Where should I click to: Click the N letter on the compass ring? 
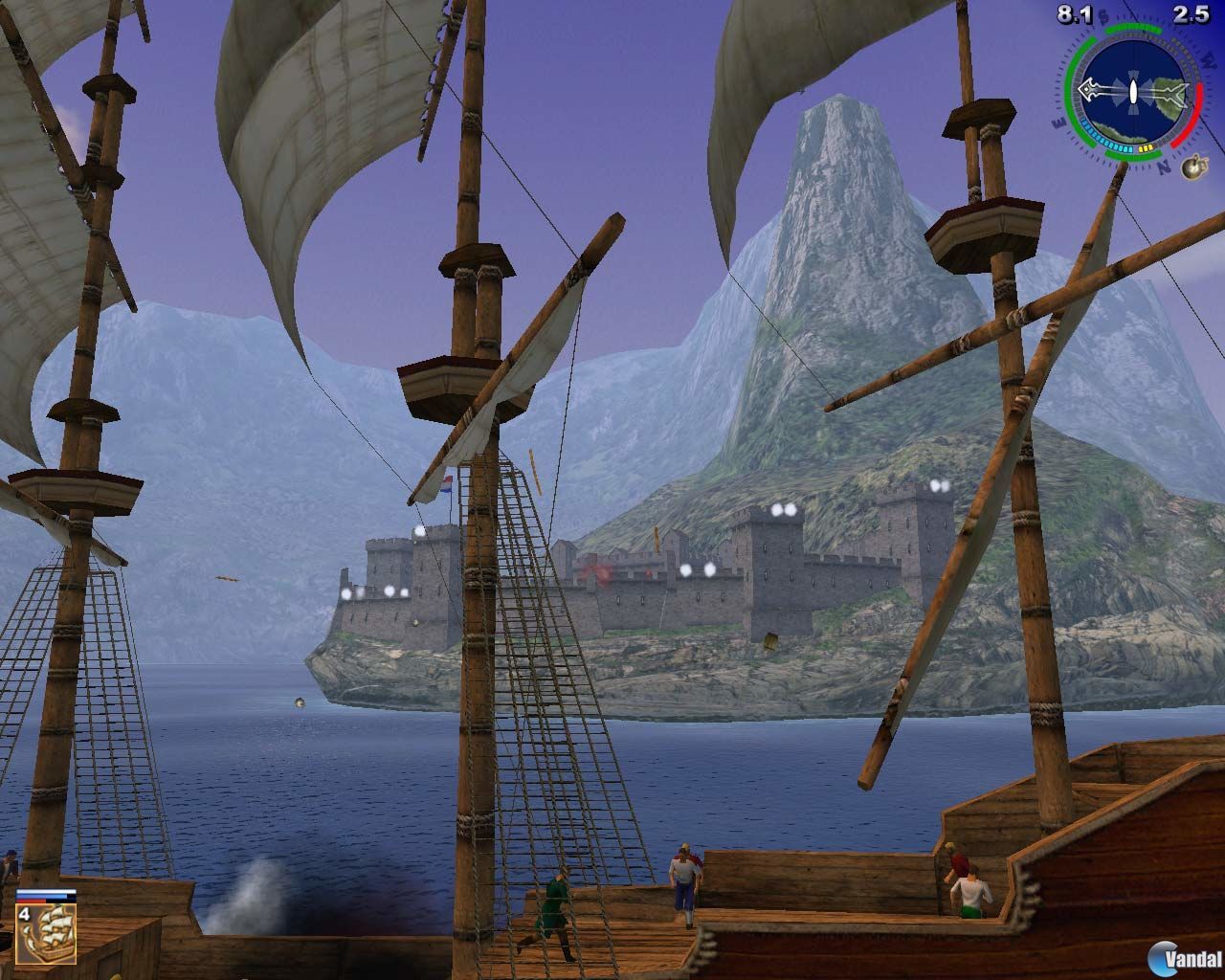(1164, 168)
